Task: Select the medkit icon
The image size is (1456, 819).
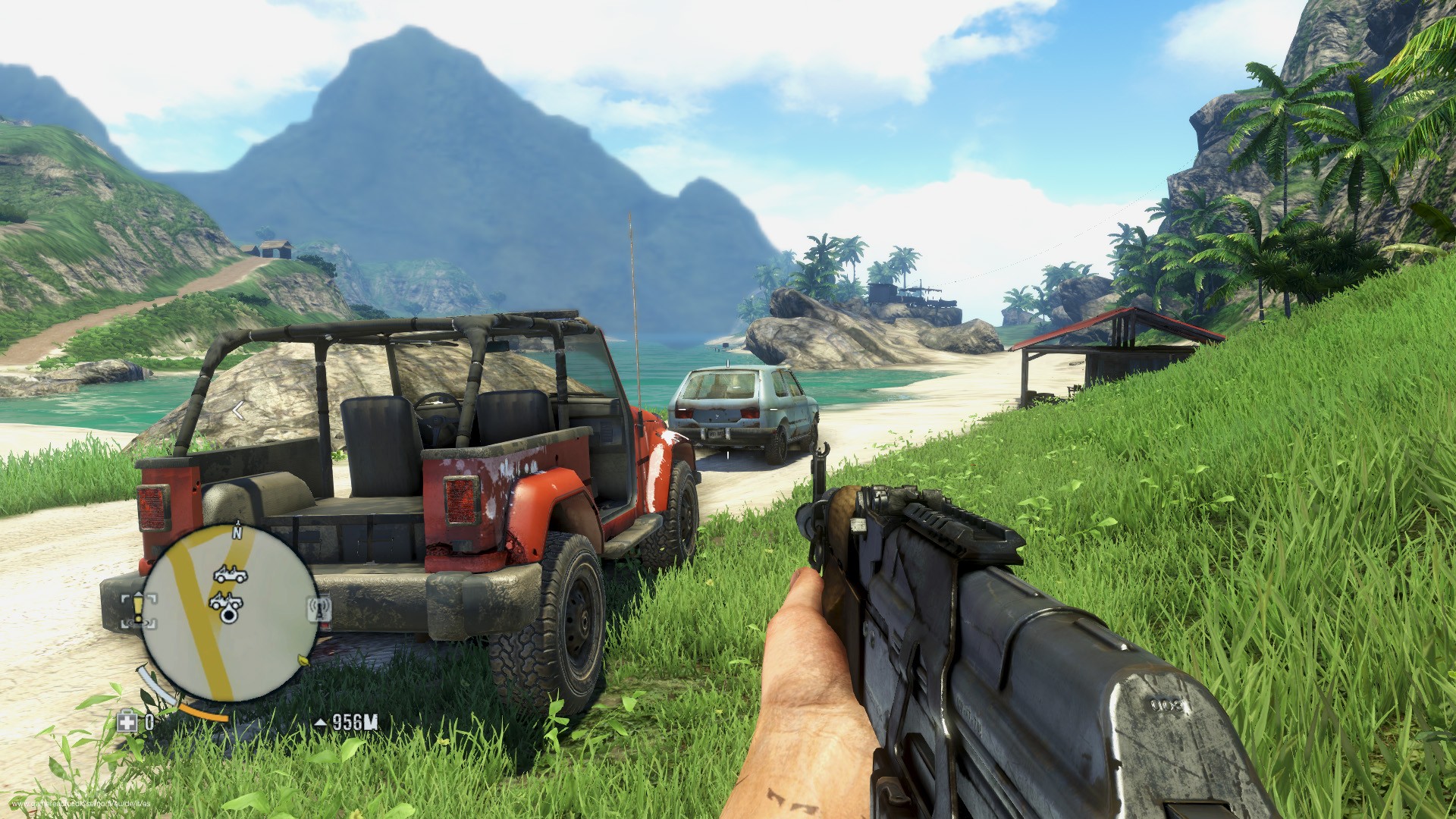Action: (x=127, y=721)
